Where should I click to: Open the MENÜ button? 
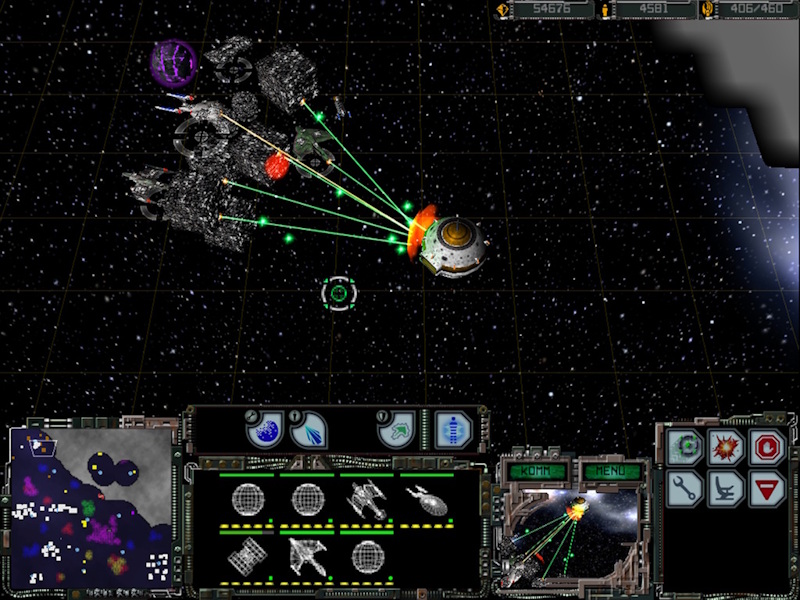click(x=606, y=471)
